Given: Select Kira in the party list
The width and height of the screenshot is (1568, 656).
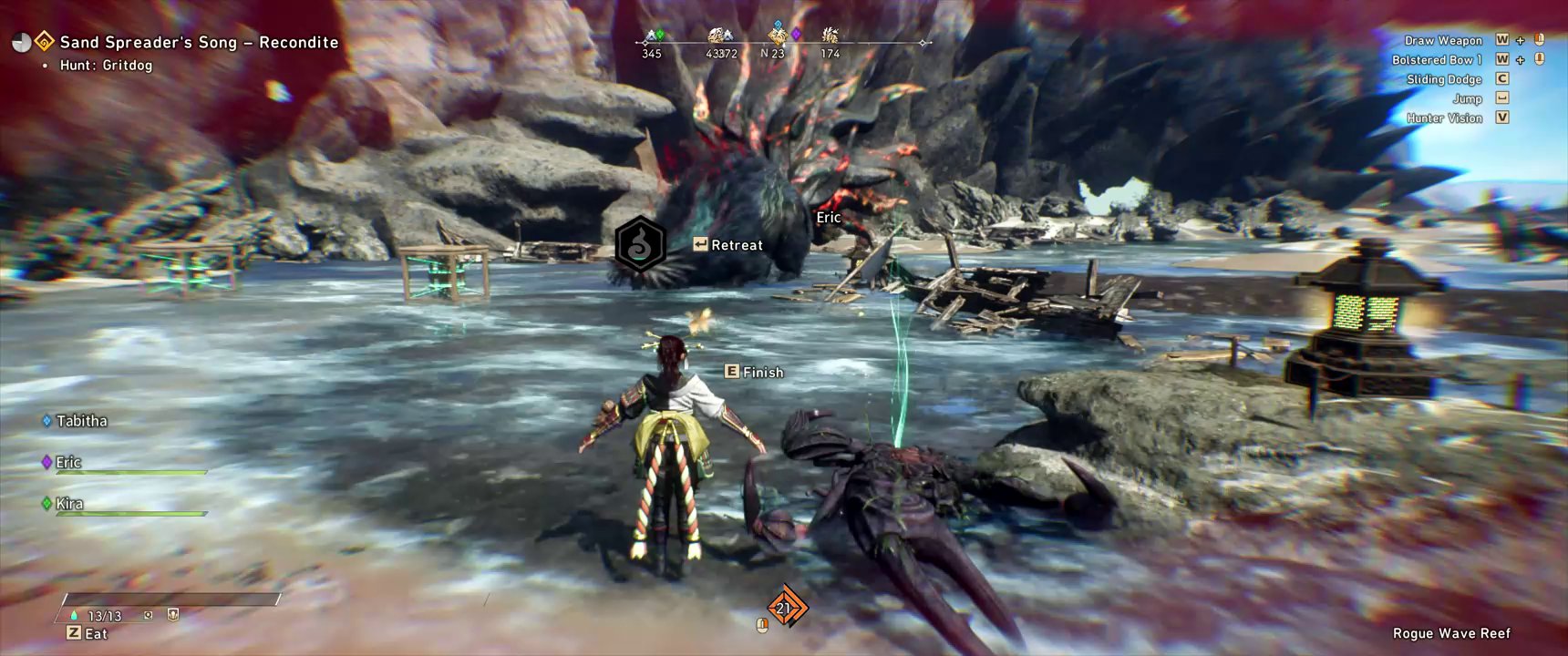Looking at the screenshot, I should click(69, 504).
